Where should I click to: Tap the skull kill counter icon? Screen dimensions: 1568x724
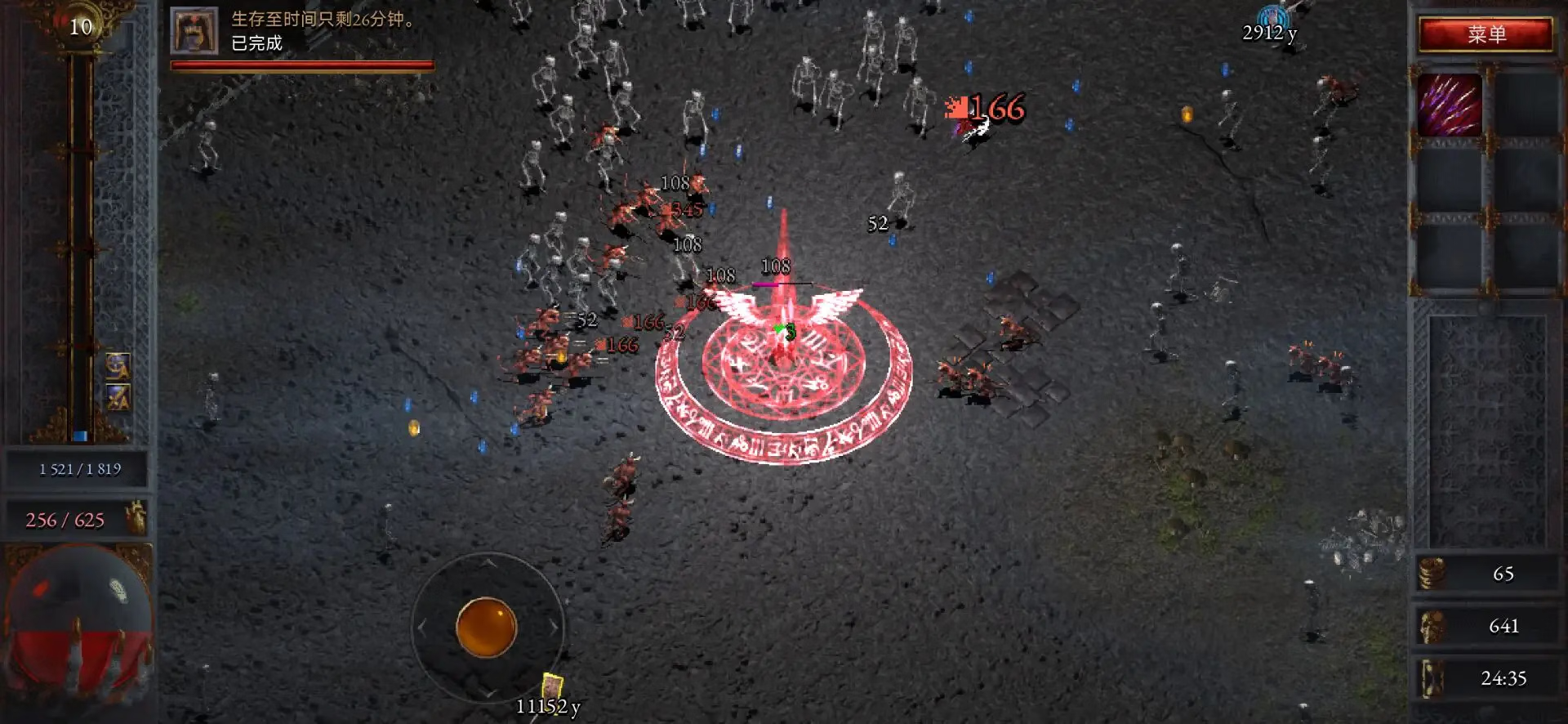1432,626
